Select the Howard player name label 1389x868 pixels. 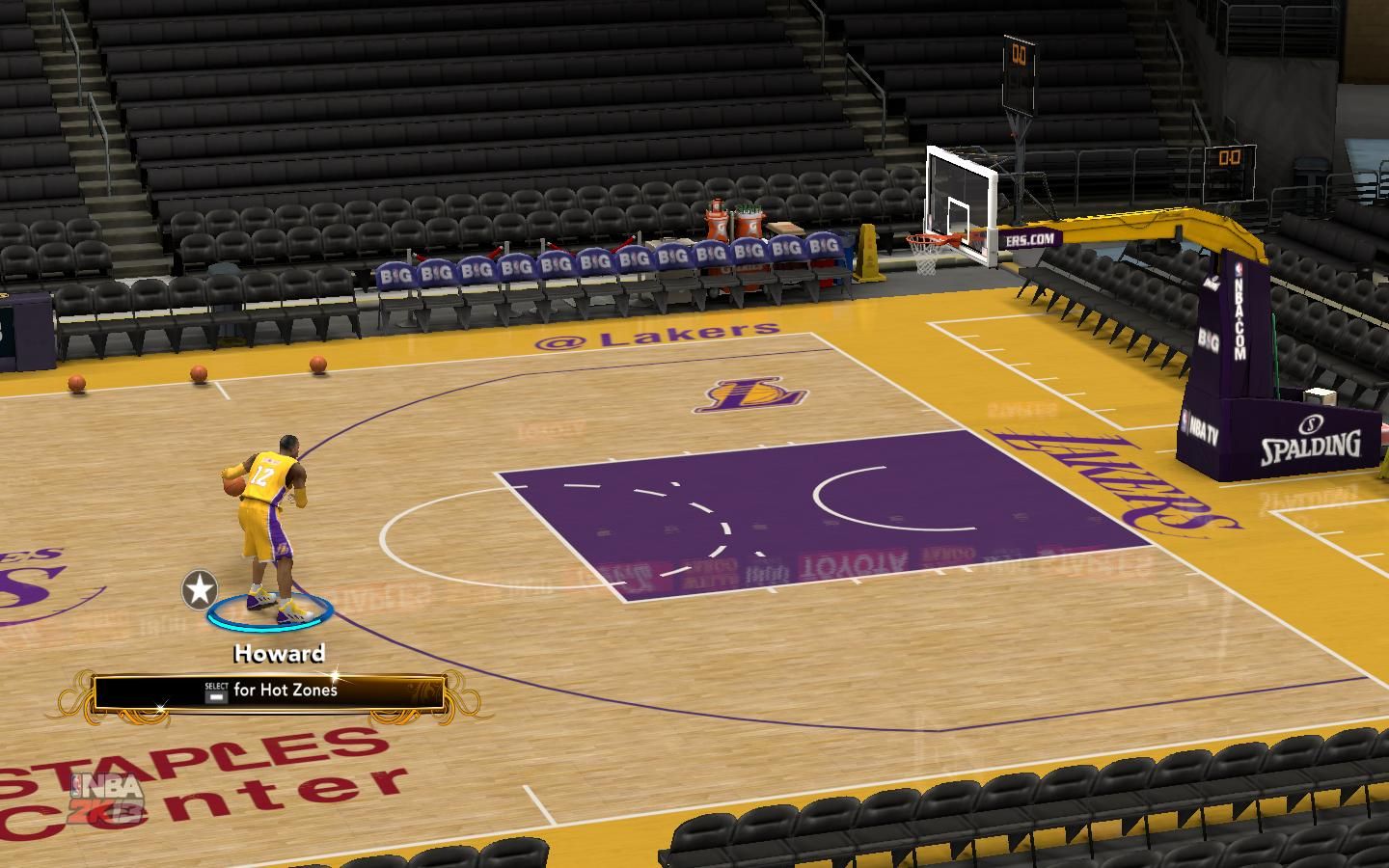279,654
